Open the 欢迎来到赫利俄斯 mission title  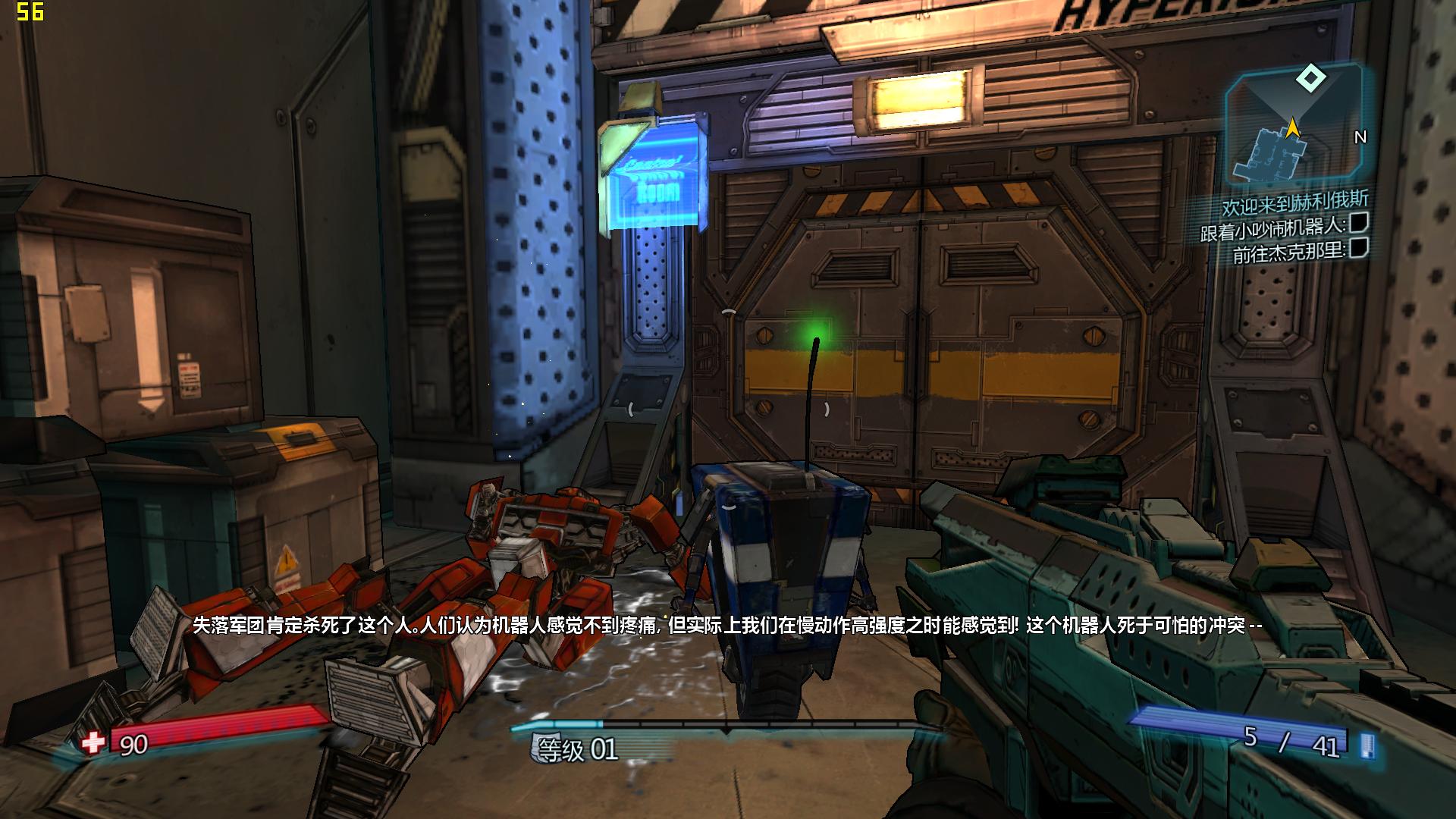click(x=1294, y=202)
